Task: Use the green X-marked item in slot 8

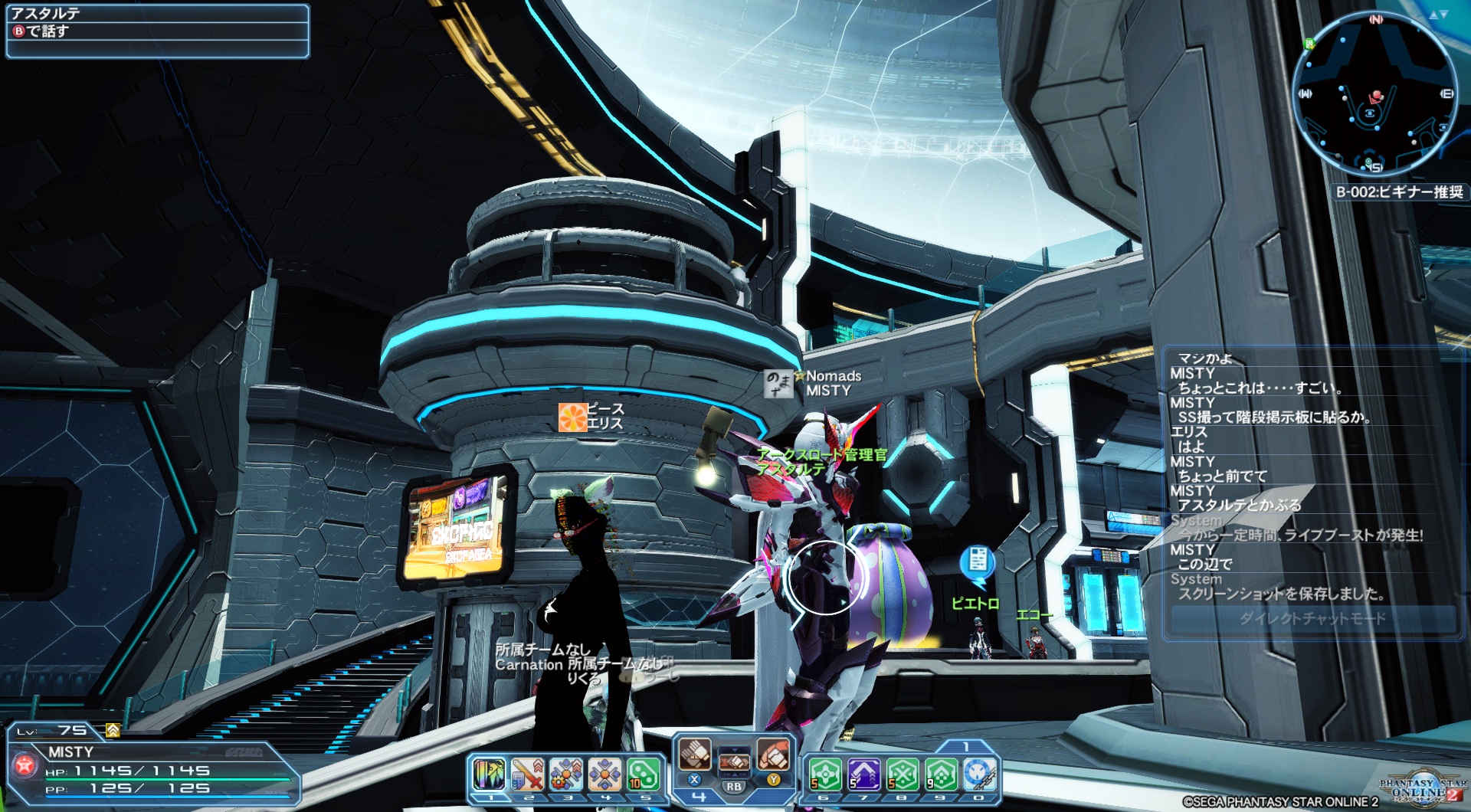Action: pos(903,774)
